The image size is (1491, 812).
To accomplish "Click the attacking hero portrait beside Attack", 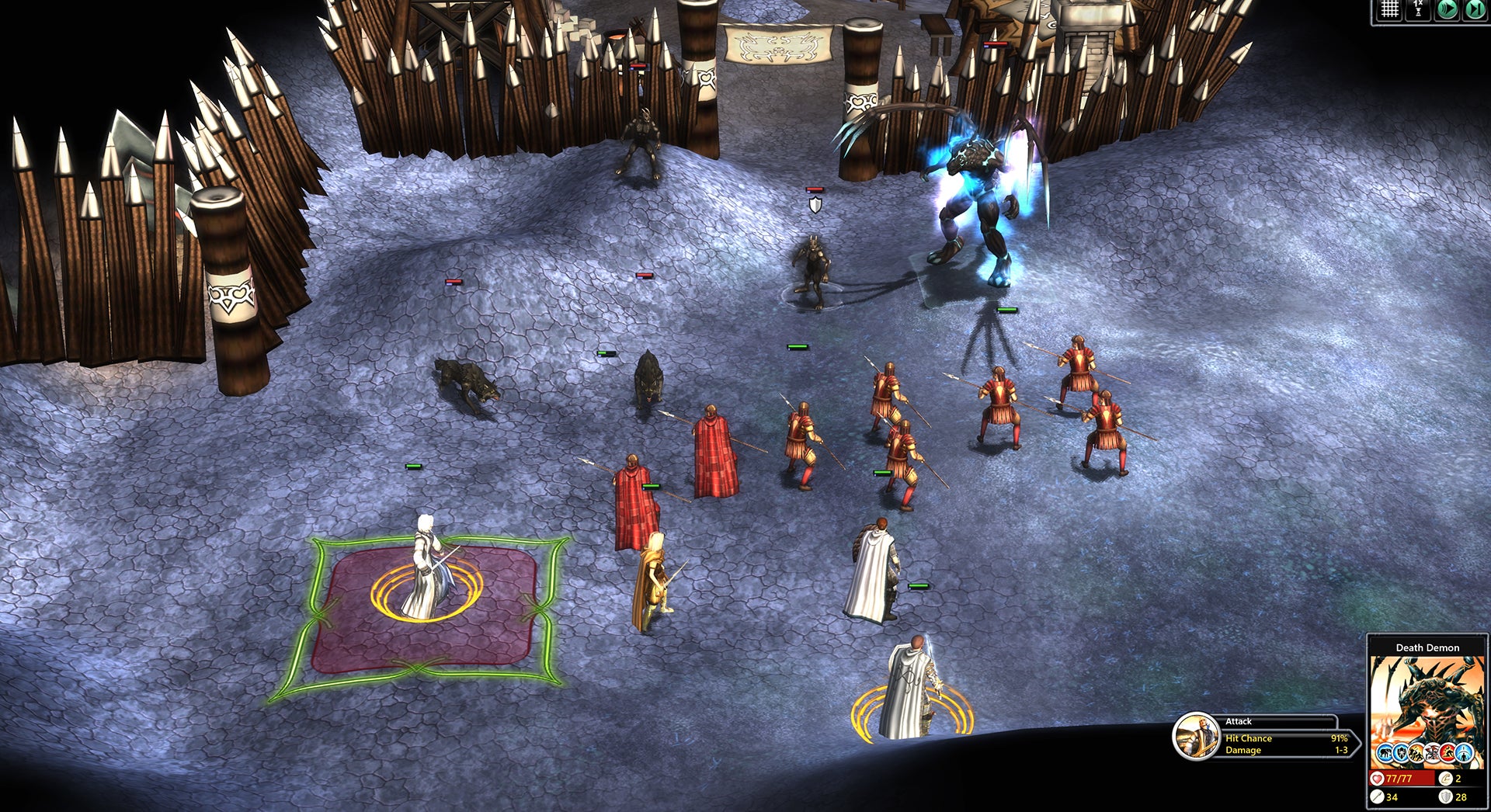I will [x=1196, y=736].
